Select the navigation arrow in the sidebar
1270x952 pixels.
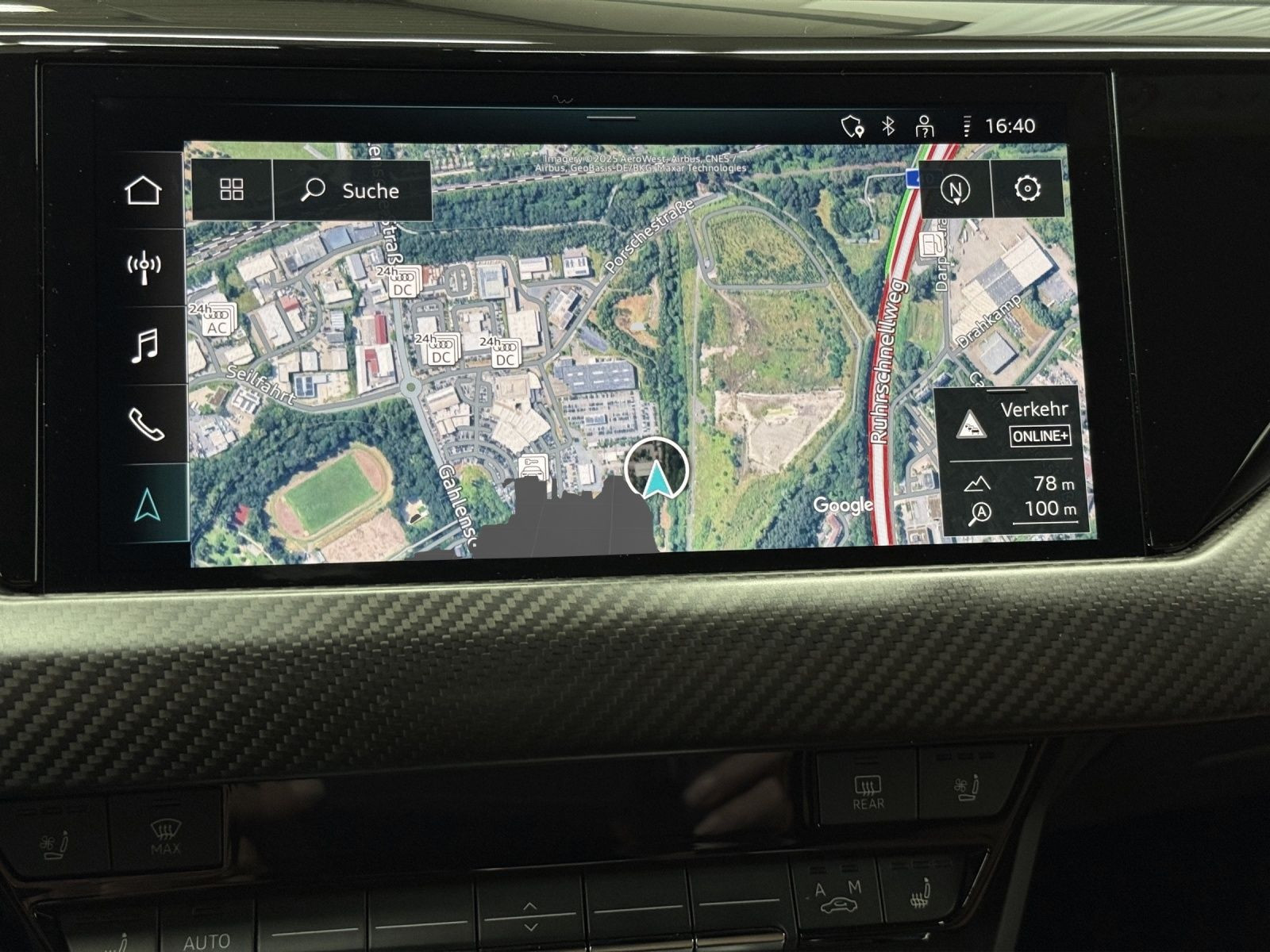pos(147,505)
